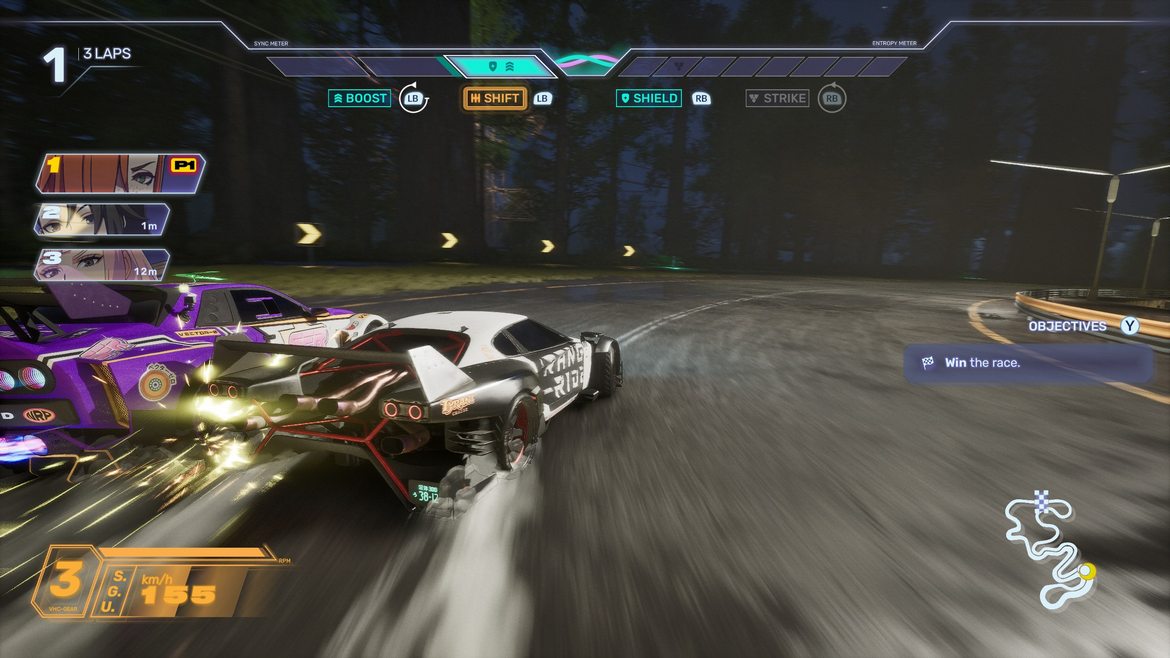Trigger the Shift ability
The image size is (1170, 658).
pos(495,98)
